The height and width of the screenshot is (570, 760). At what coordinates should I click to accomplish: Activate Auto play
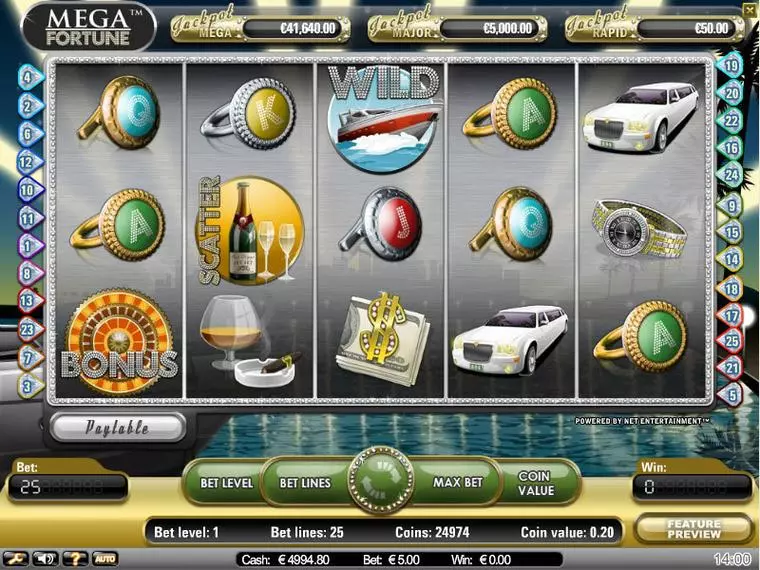[104, 558]
